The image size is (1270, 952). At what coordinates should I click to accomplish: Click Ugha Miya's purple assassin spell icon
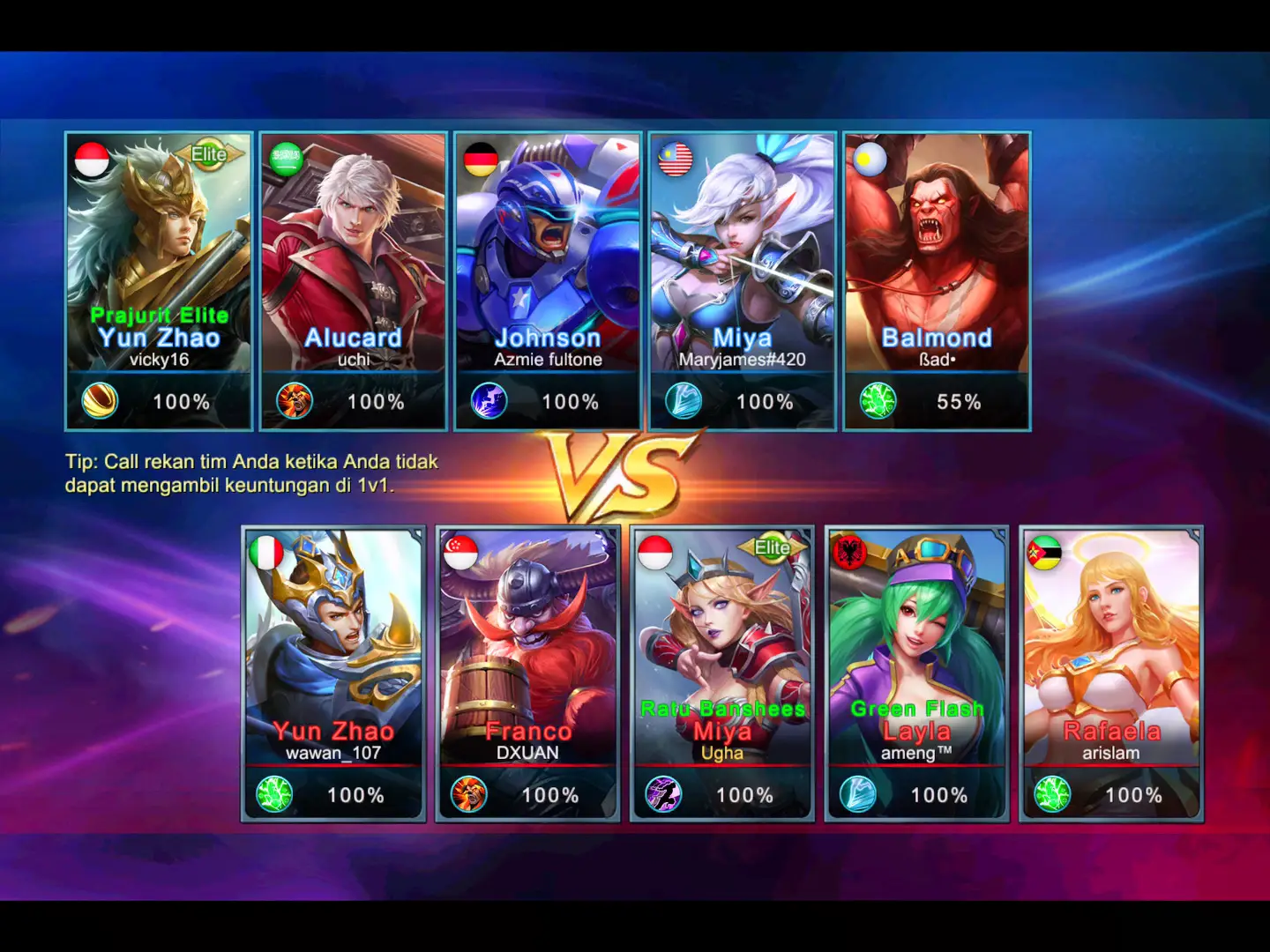(x=663, y=794)
